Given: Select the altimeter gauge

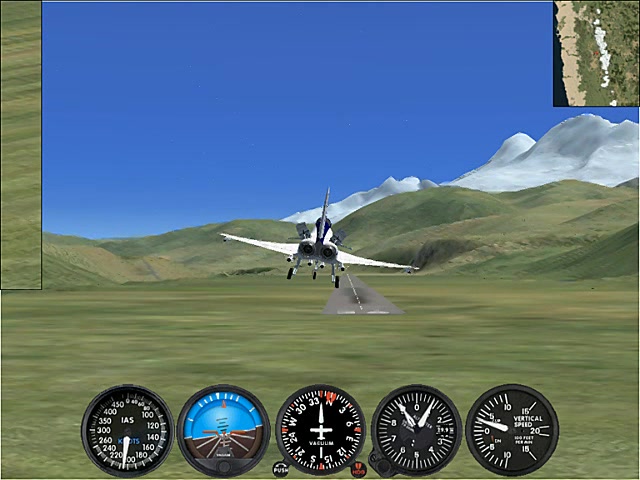Looking at the screenshot, I should coord(416,430).
